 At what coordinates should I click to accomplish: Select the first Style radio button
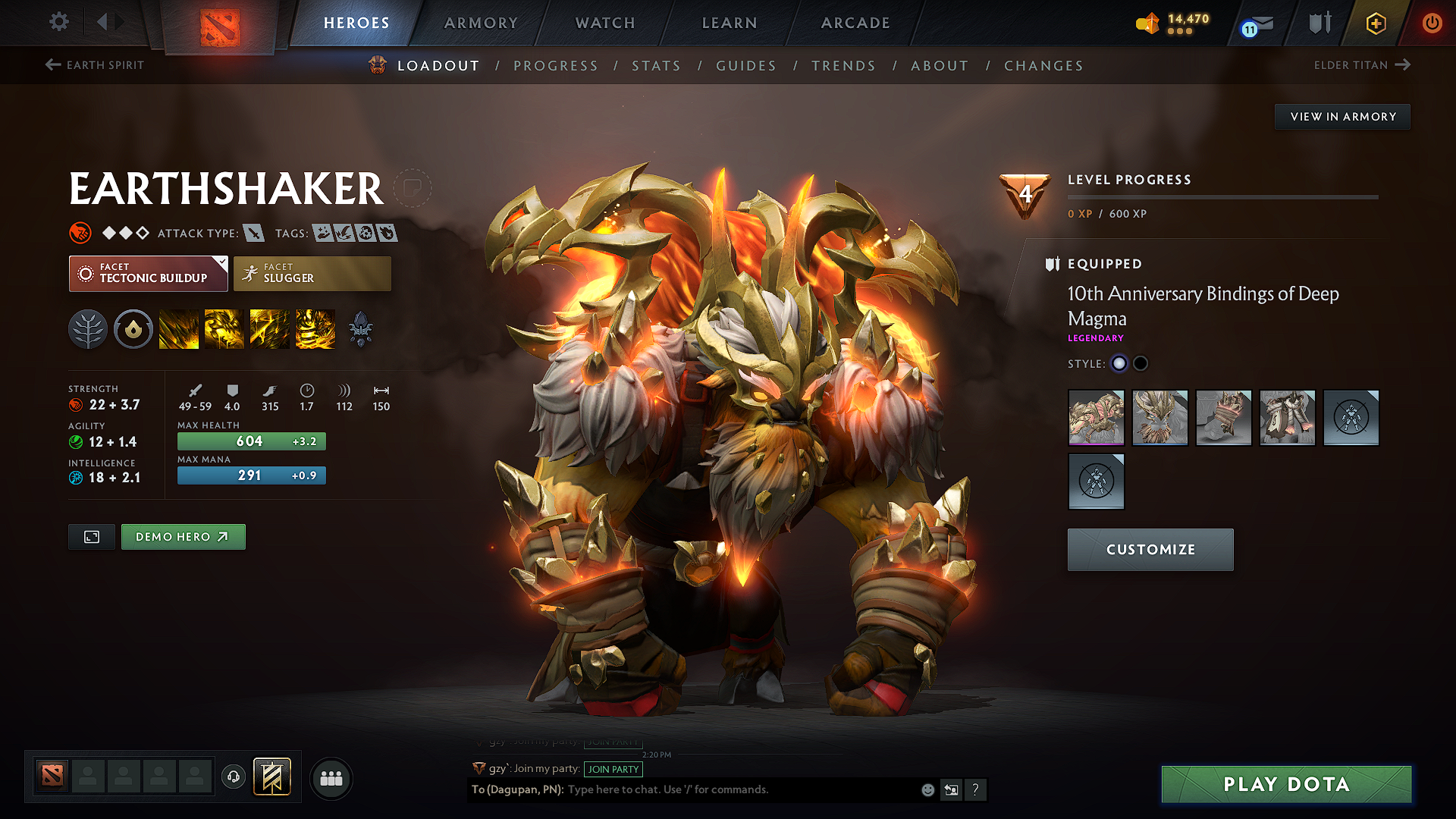[x=1119, y=364]
